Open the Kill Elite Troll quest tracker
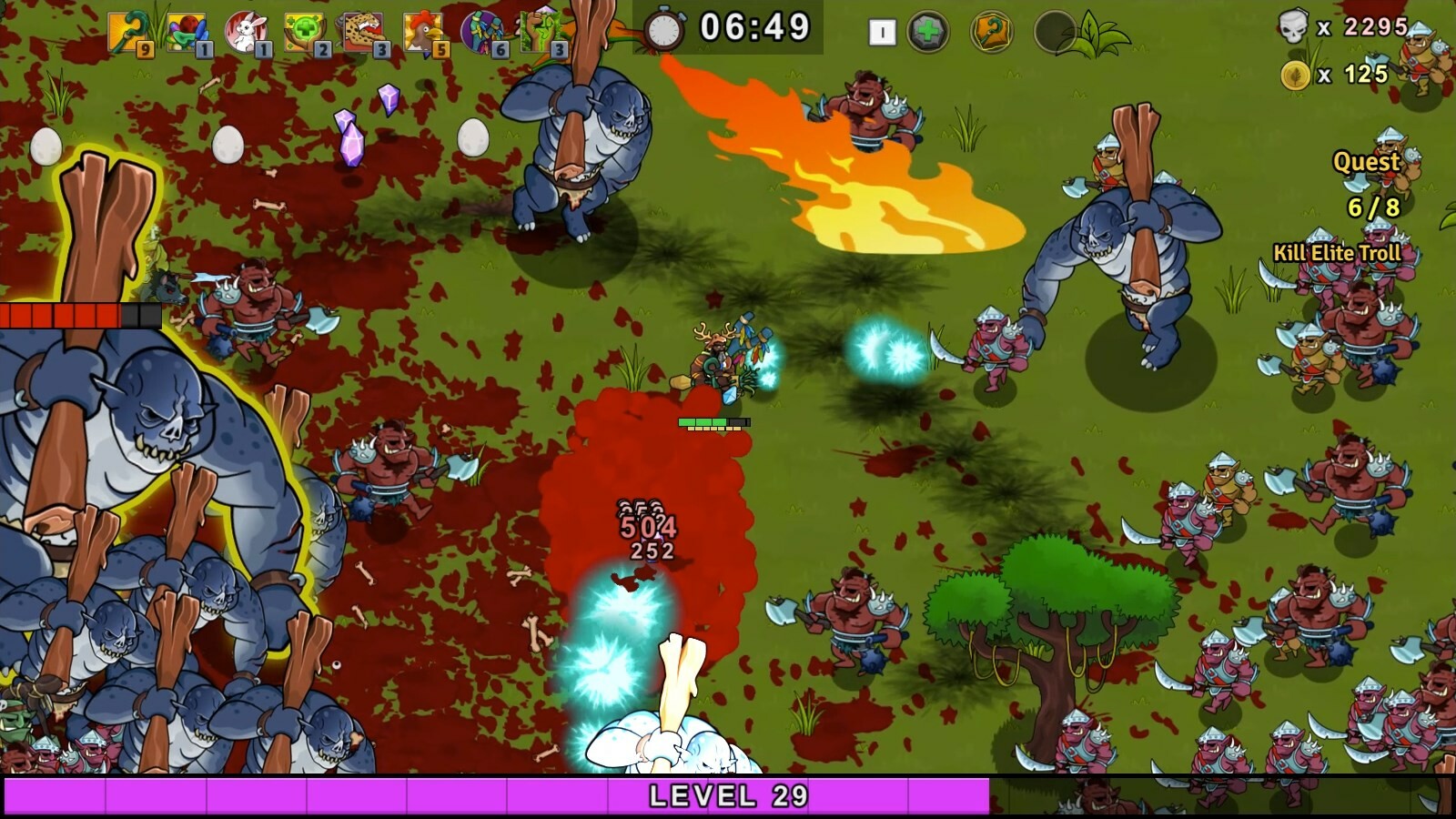This screenshot has height=819, width=1456. 1337,253
